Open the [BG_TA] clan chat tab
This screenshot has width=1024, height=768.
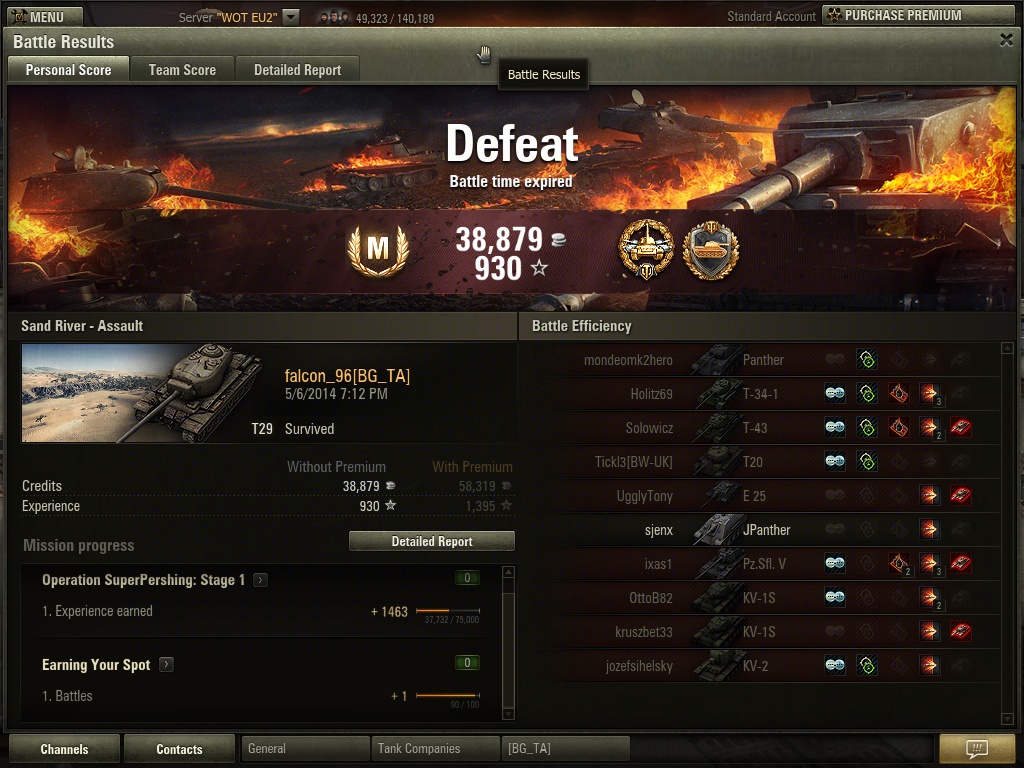565,749
